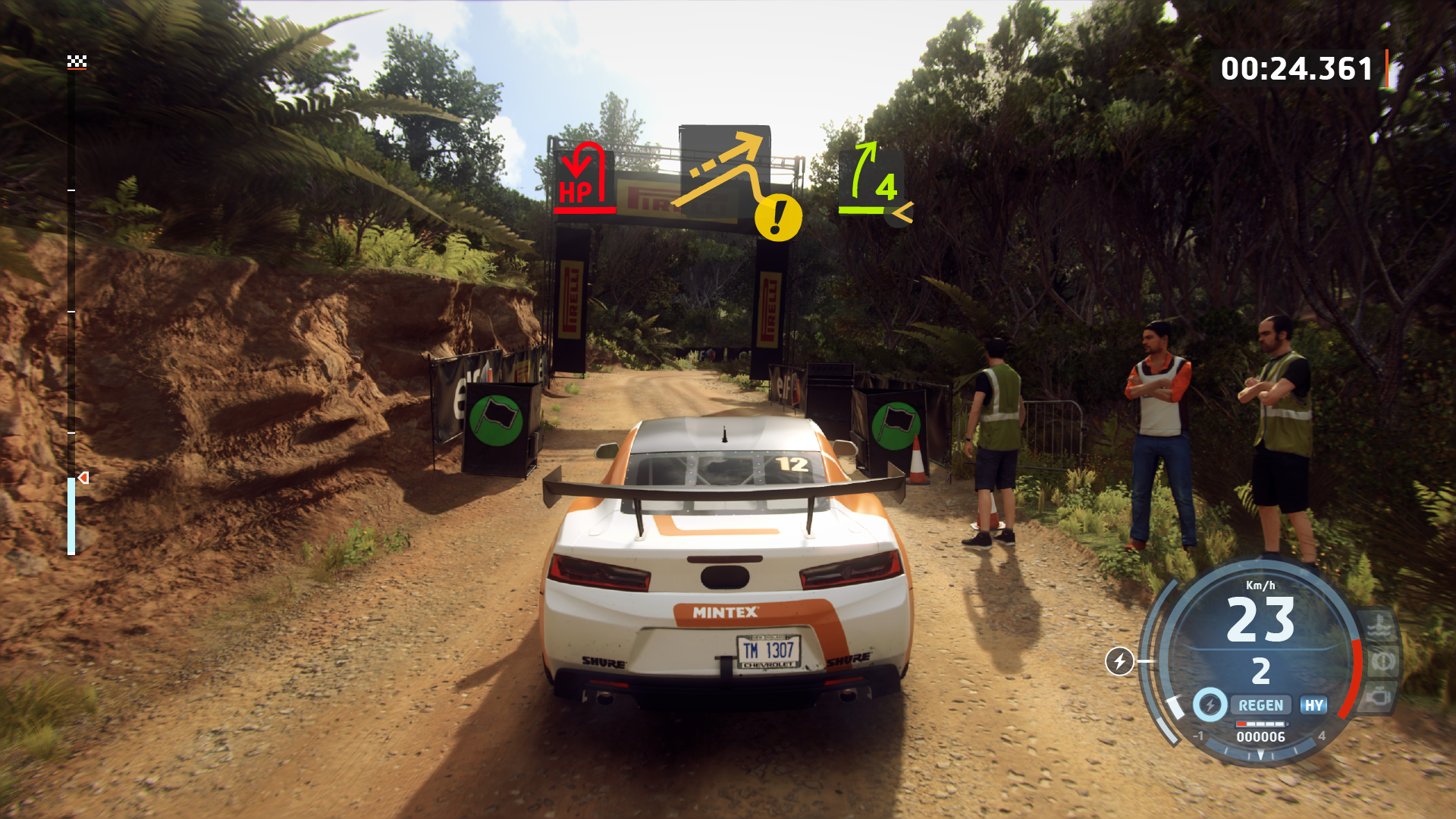Select the blue circular energy icon beside REGEN
Image resolution: width=1456 pixels, height=819 pixels.
[x=1210, y=705]
